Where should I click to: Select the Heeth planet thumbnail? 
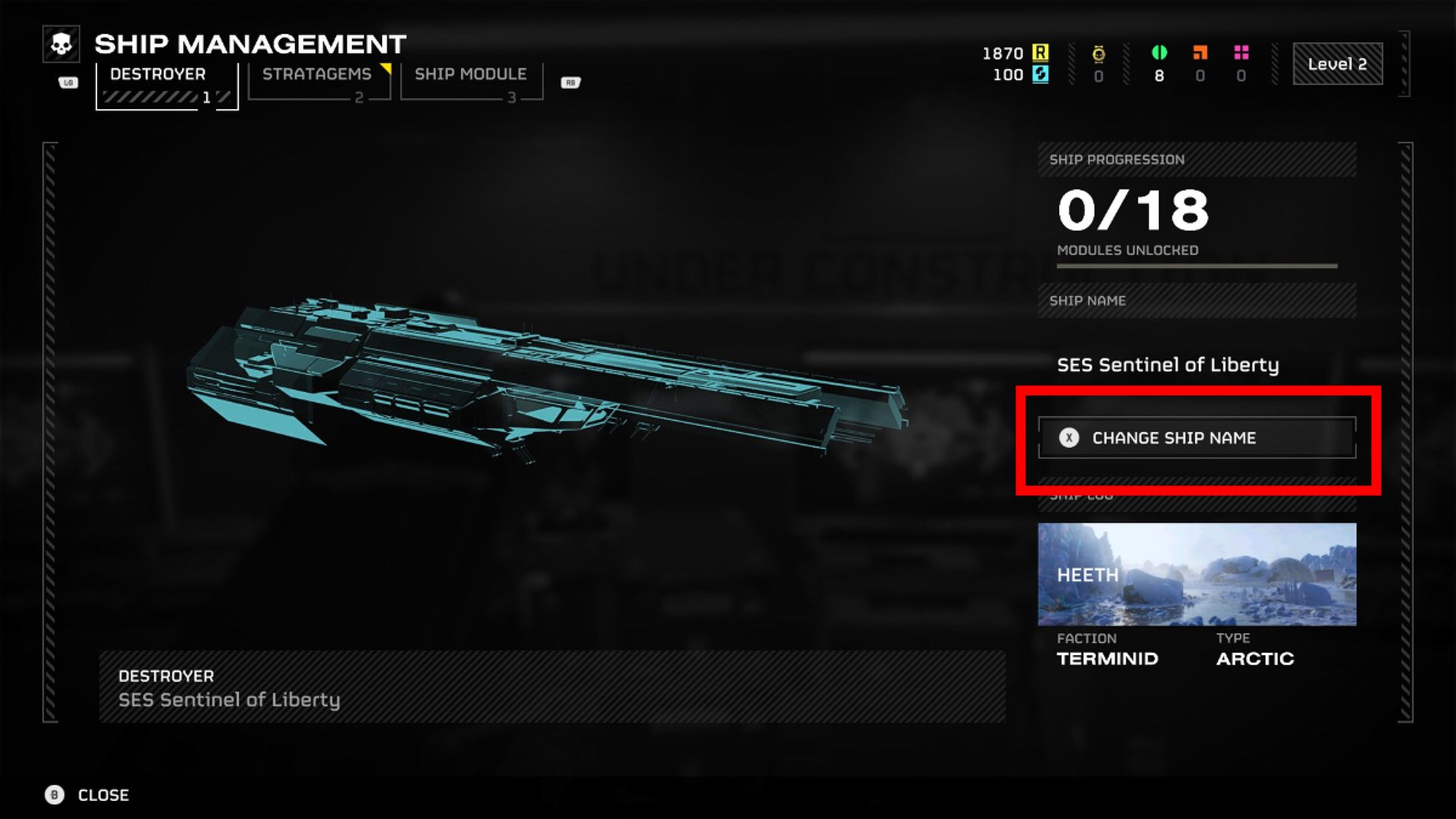(1197, 574)
